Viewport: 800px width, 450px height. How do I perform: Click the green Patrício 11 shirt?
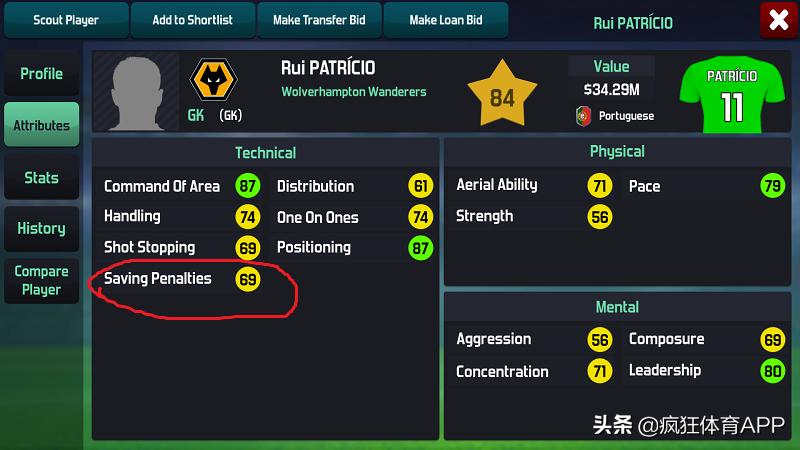pyautogui.click(x=732, y=93)
